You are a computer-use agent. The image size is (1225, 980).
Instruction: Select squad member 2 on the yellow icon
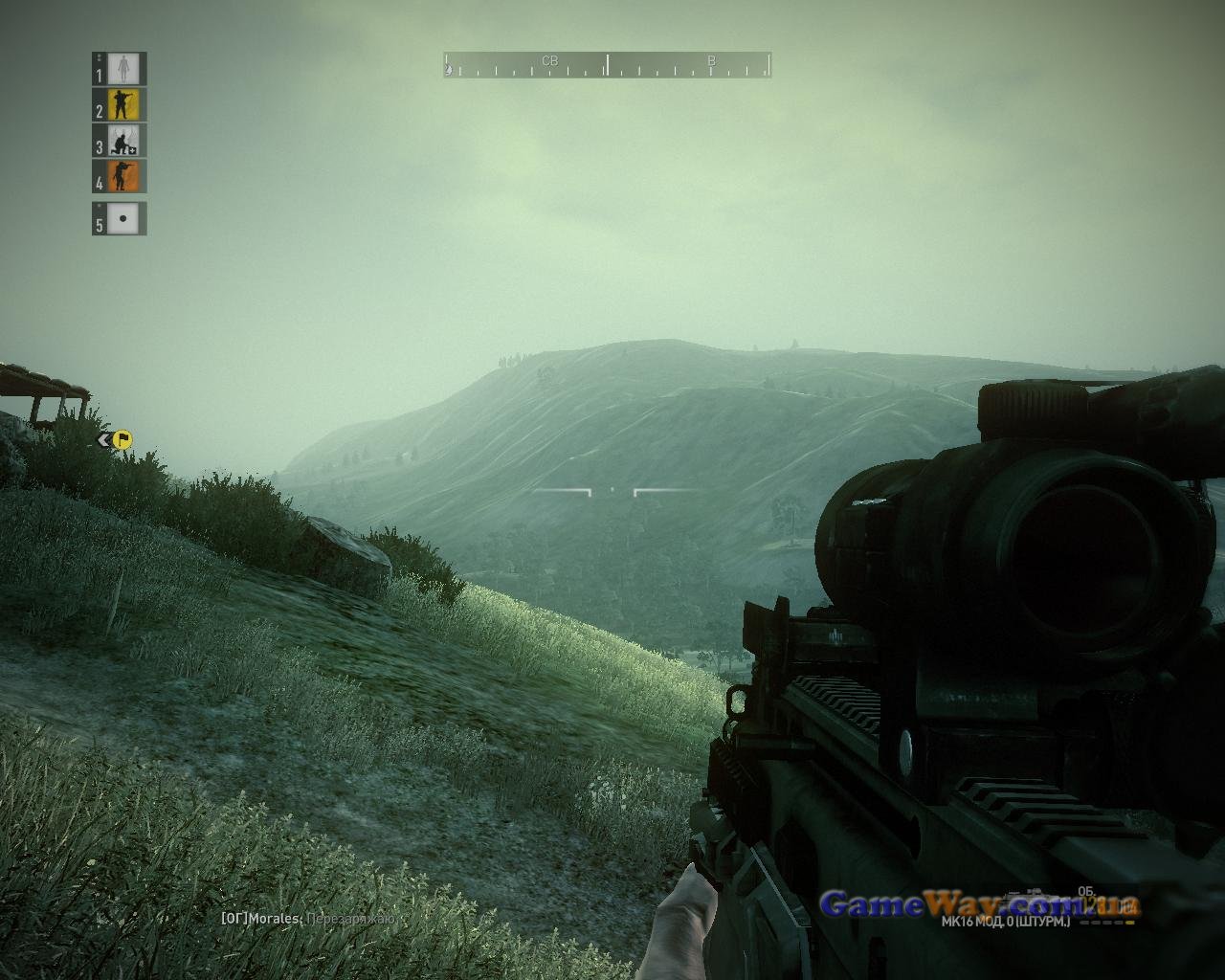tap(123, 105)
